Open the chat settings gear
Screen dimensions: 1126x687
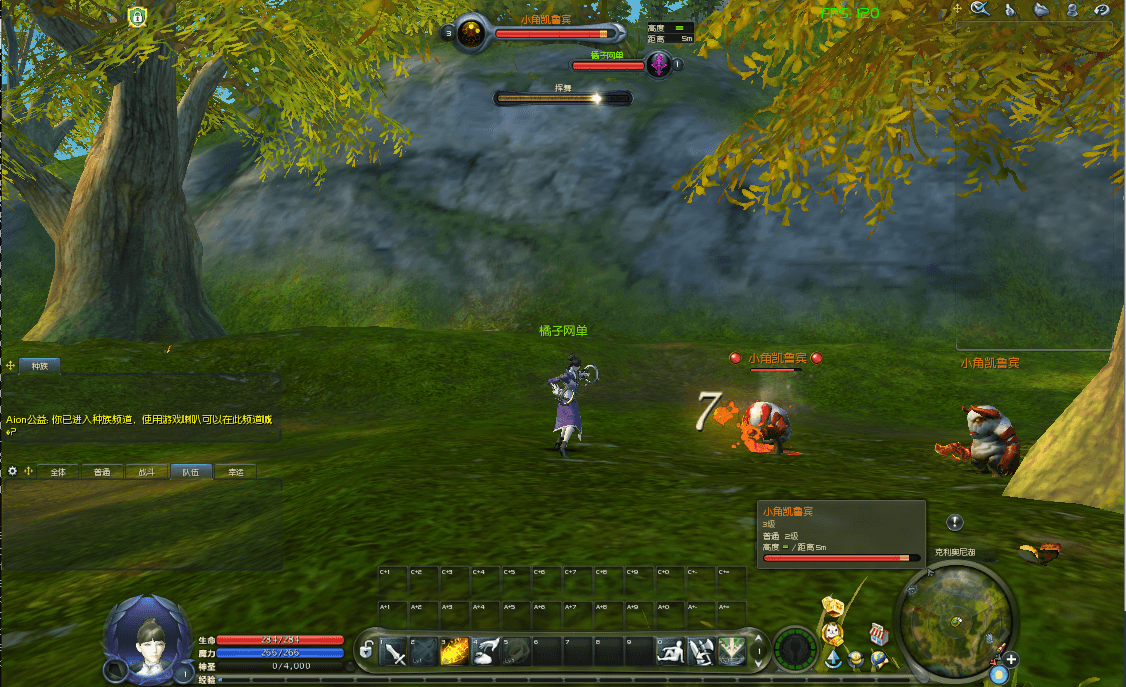click(x=13, y=471)
